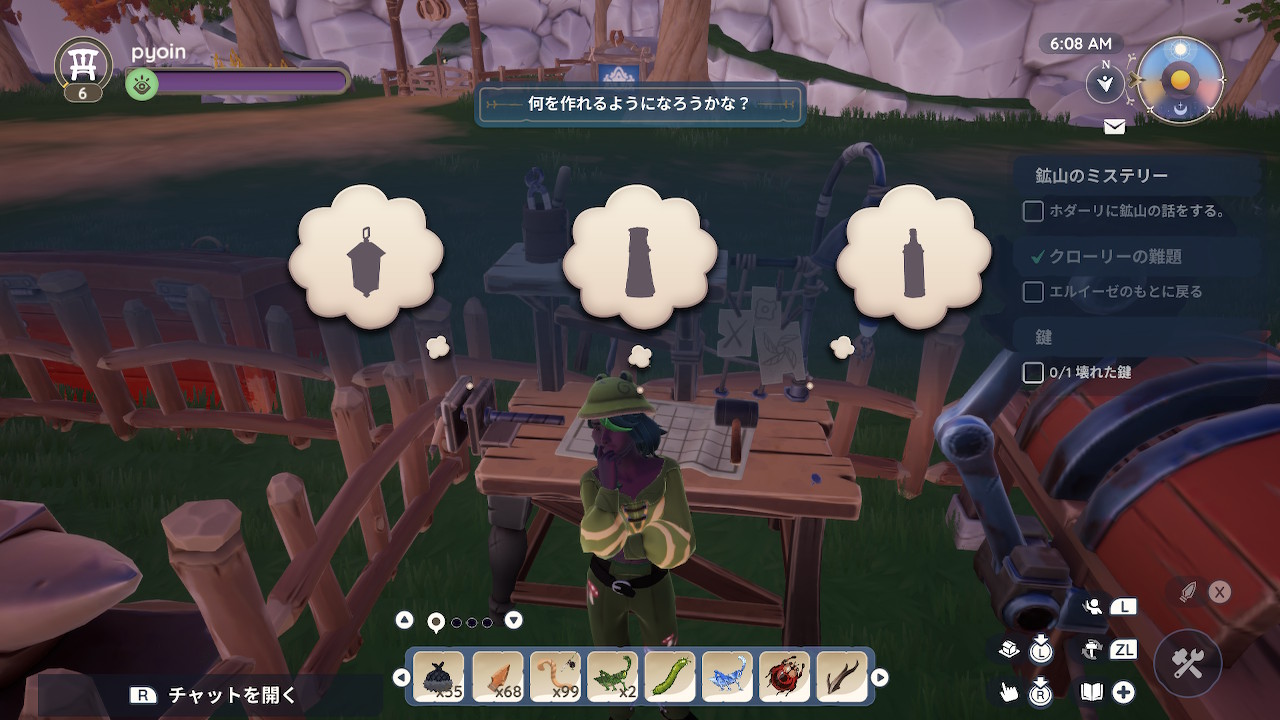This screenshot has height=720, width=1280.
Task: Select the black sack slot x35
Action: click(x=439, y=677)
